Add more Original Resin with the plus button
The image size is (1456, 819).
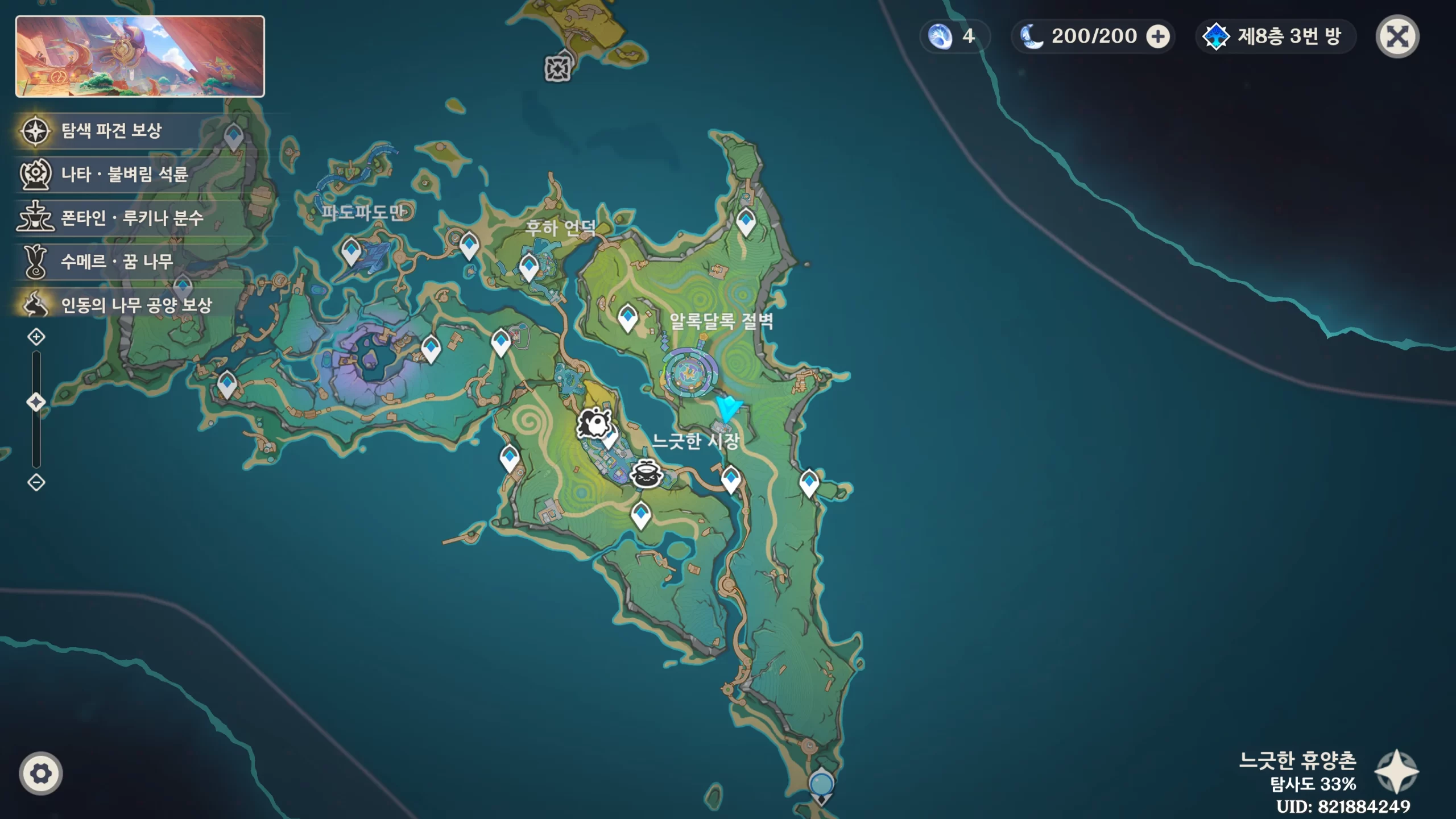coord(1157,37)
